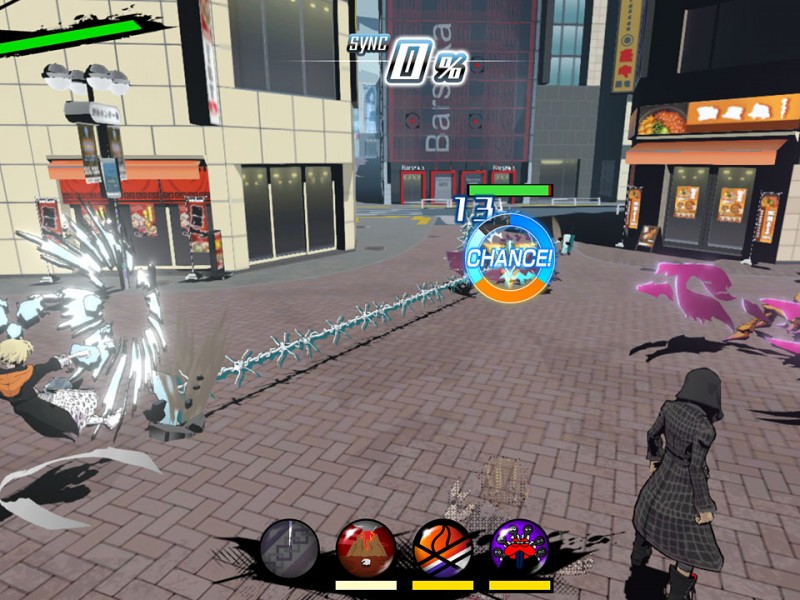The width and height of the screenshot is (800, 600).
Task: Click the CHANCE! beatdrop ring
Action: pos(509,257)
